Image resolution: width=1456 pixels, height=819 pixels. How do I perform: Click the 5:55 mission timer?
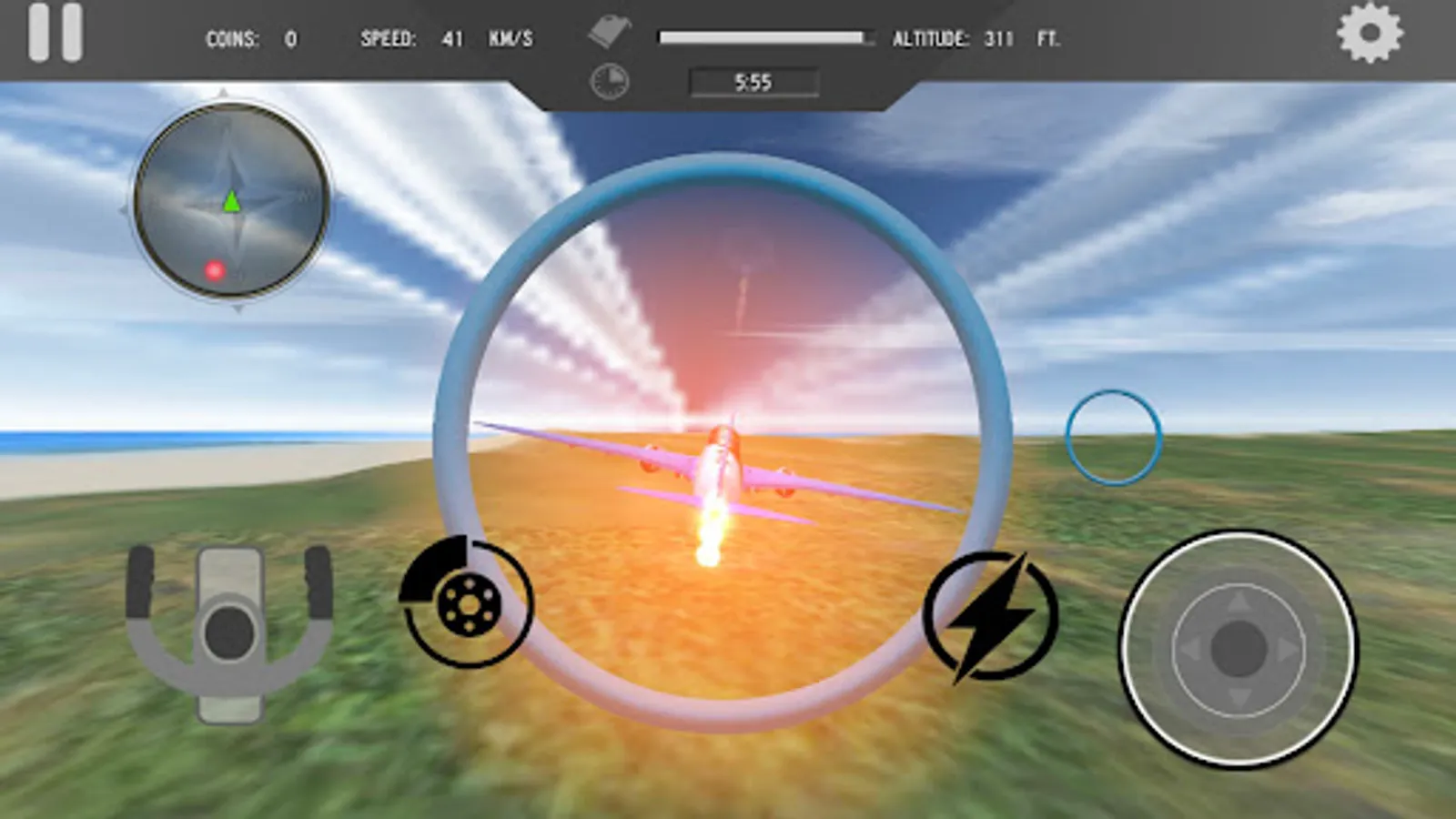(753, 83)
